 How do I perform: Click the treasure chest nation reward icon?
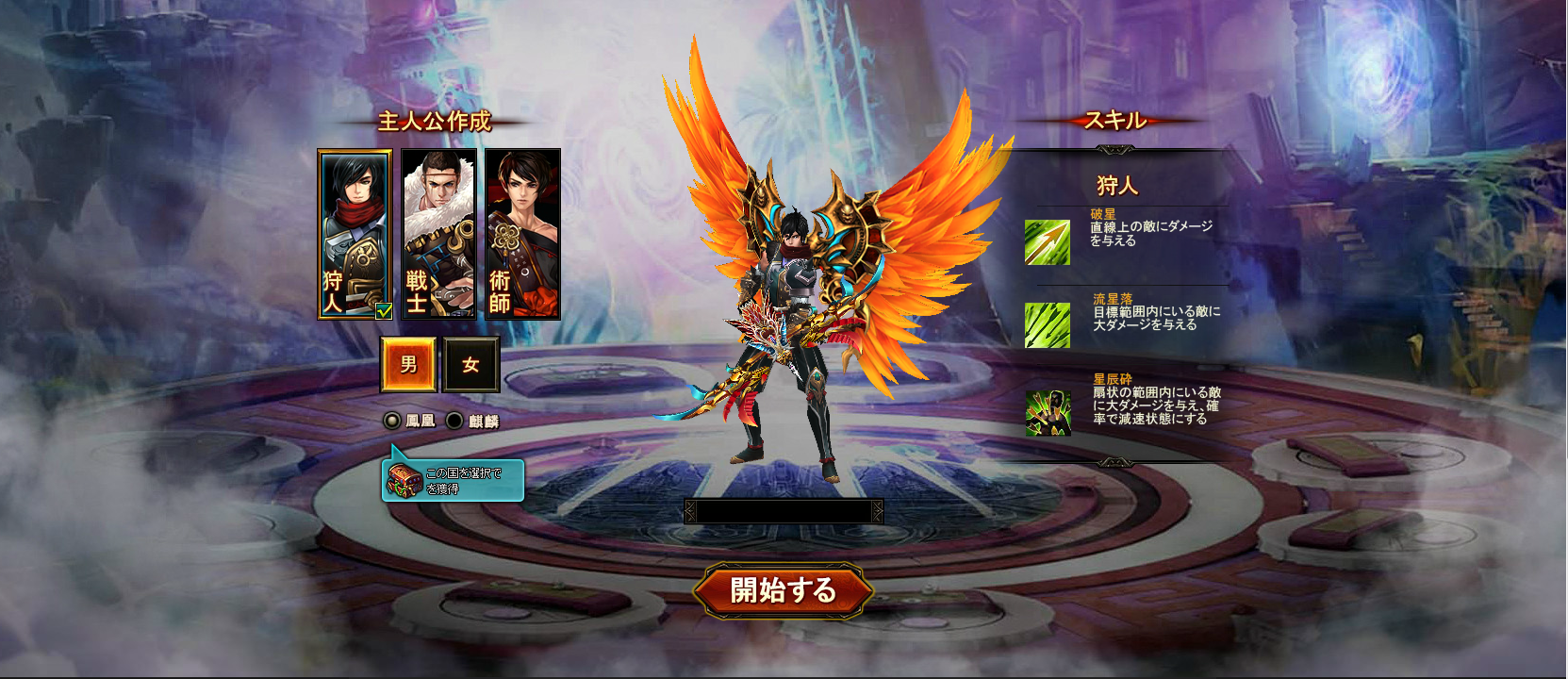point(404,481)
